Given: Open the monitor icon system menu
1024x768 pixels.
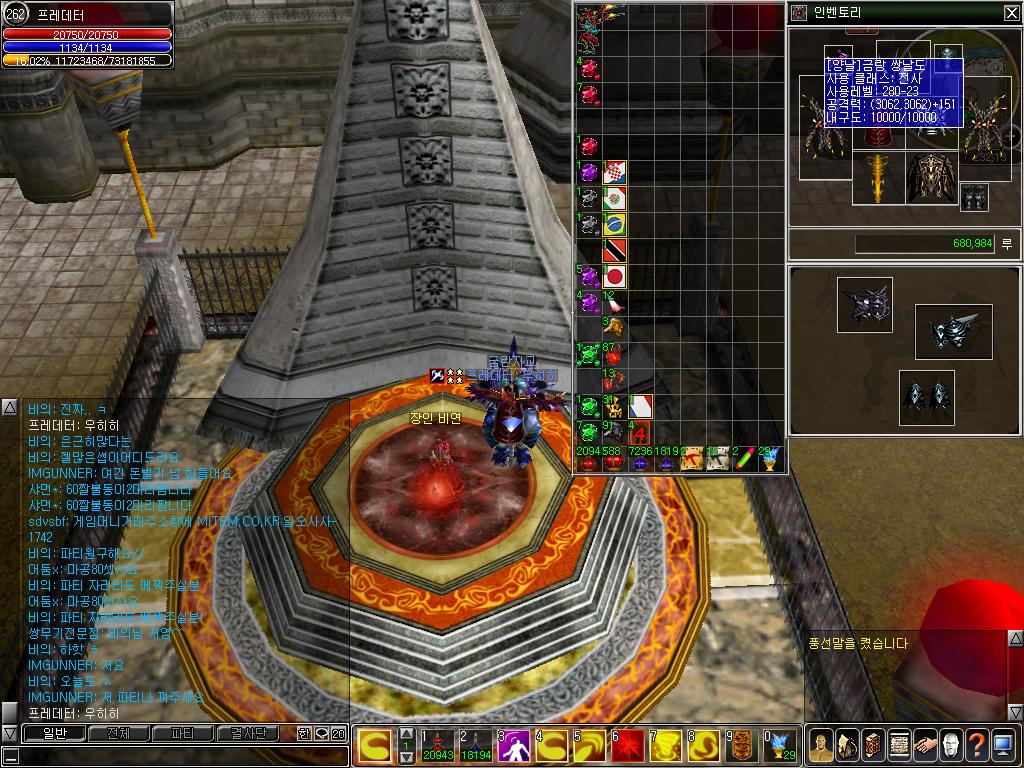Looking at the screenshot, I should pyautogui.click(x=1003, y=745).
